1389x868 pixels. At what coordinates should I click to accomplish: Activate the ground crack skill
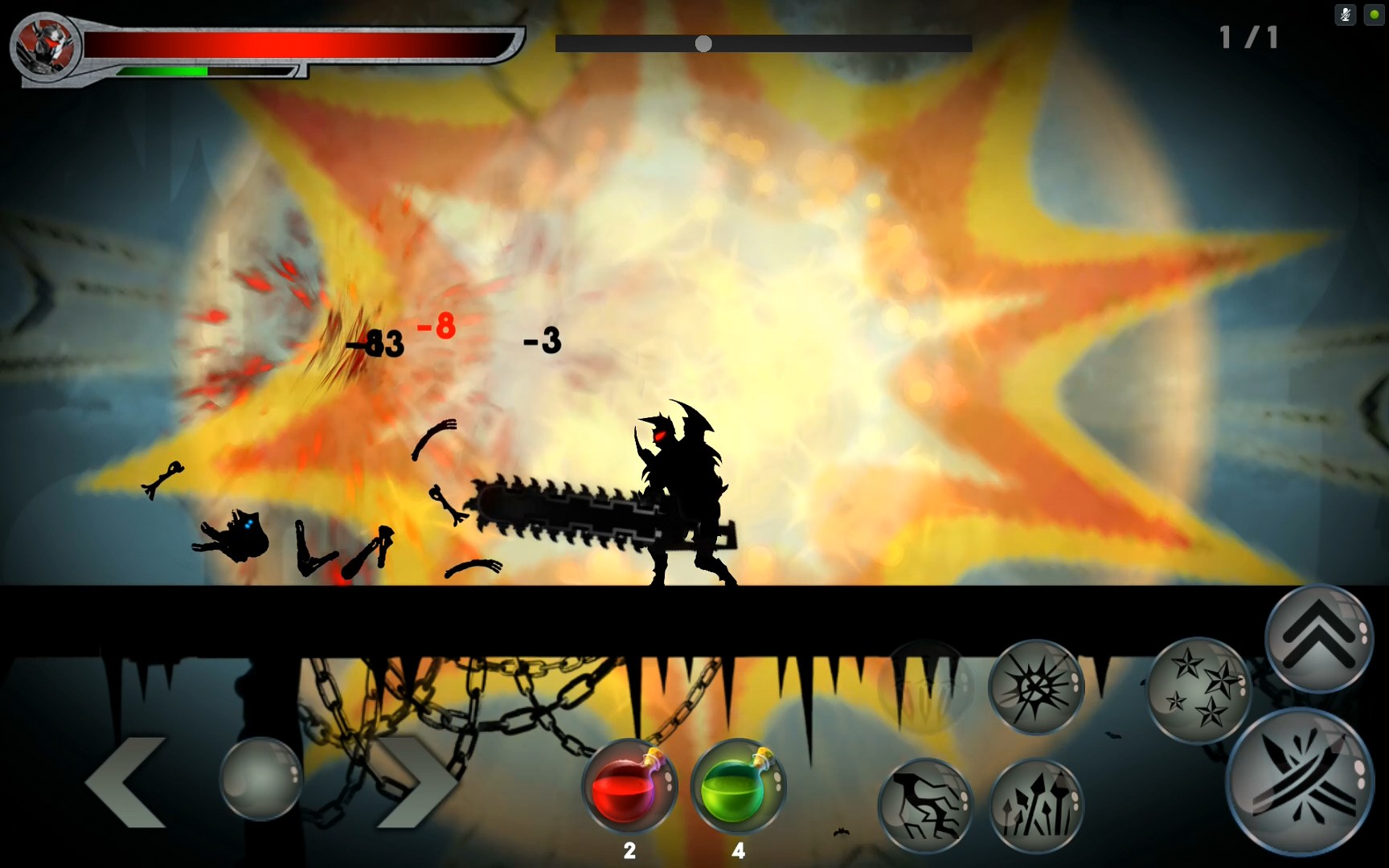click(925, 805)
